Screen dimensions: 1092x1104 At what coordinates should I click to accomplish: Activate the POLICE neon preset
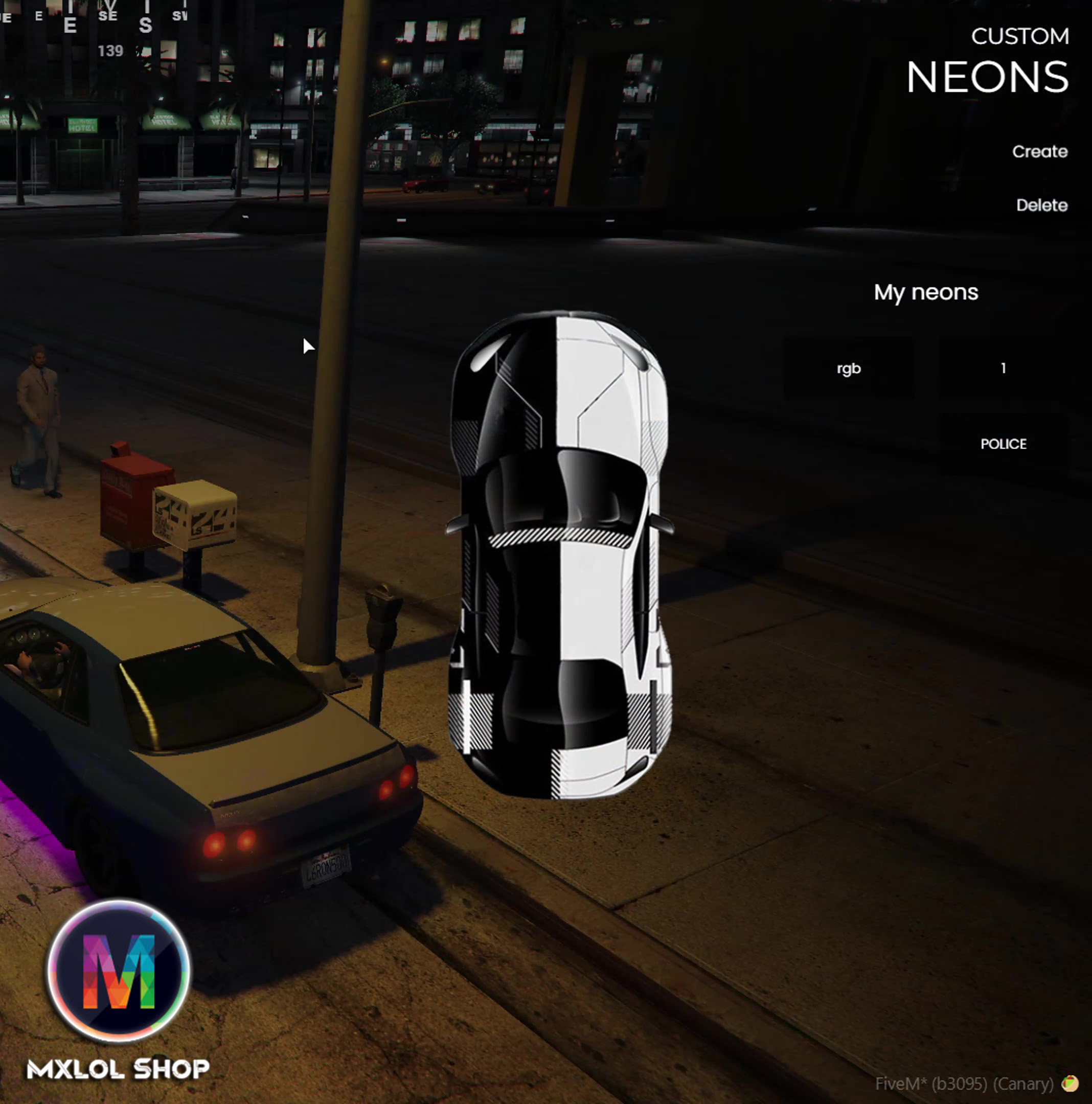coord(1003,444)
